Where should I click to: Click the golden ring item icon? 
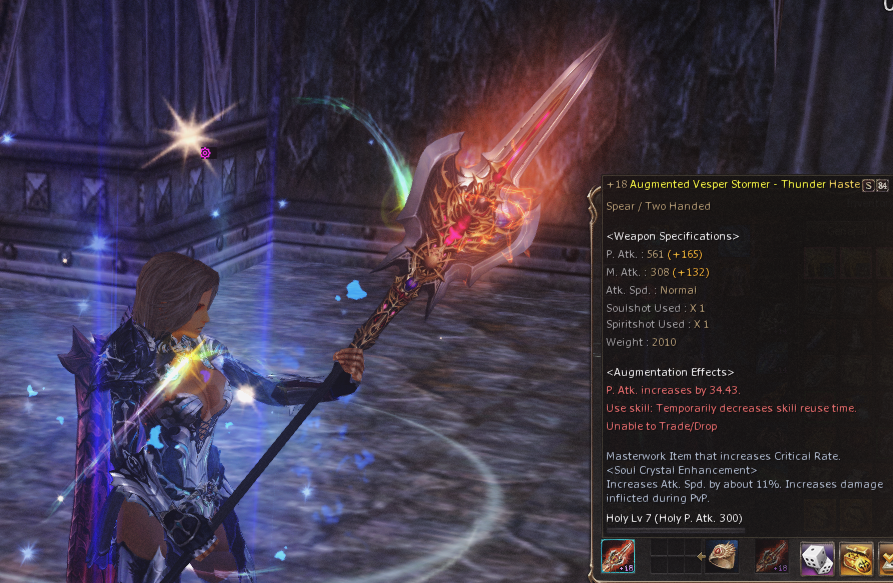coord(723,558)
